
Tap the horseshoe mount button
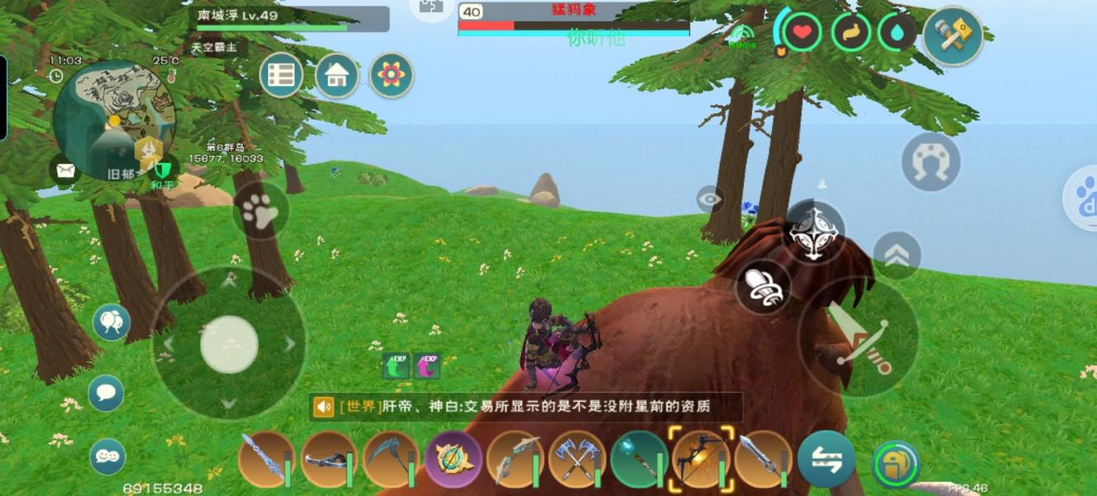point(930,161)
